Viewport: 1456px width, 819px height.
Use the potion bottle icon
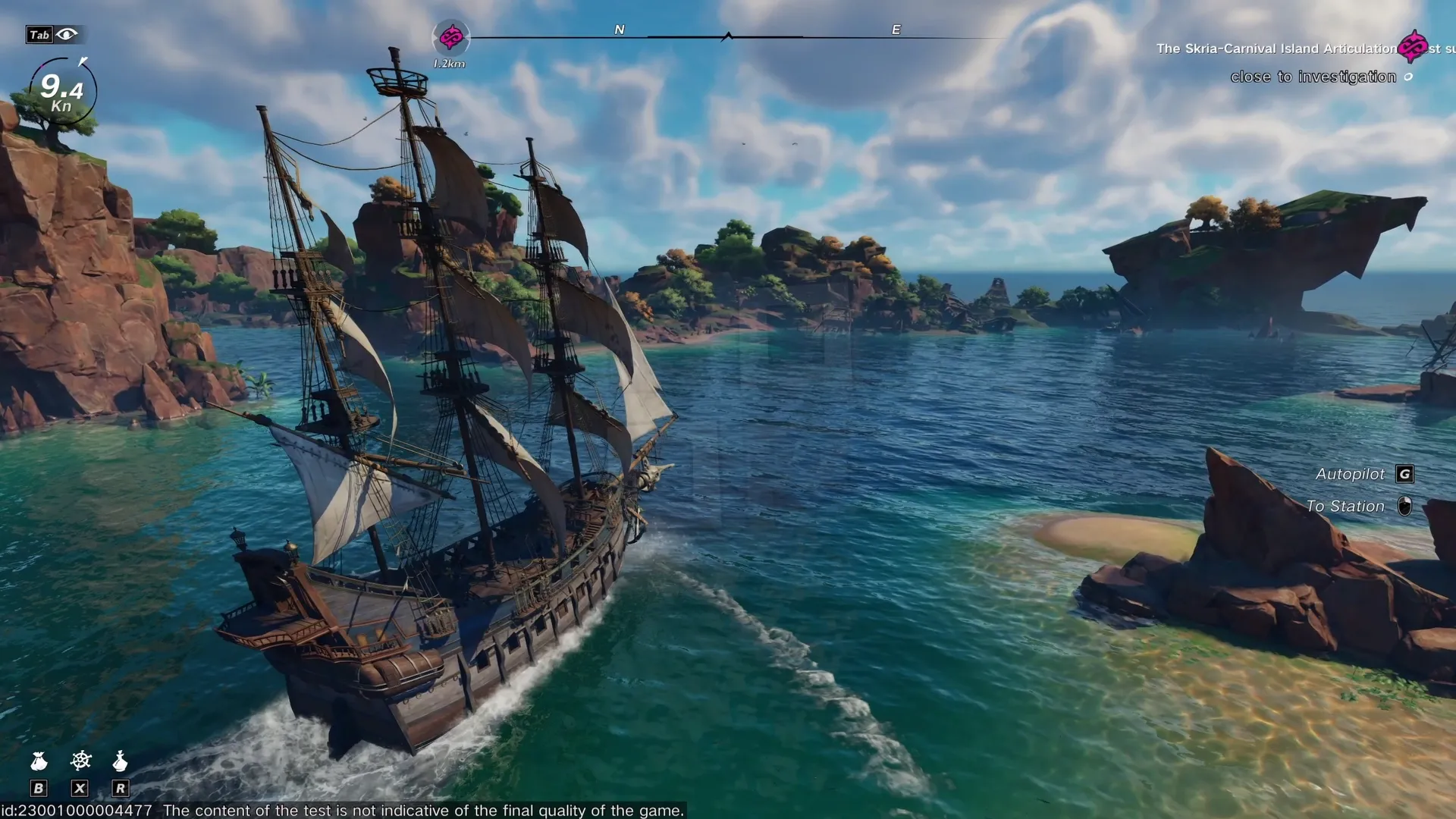pos(120,761)
